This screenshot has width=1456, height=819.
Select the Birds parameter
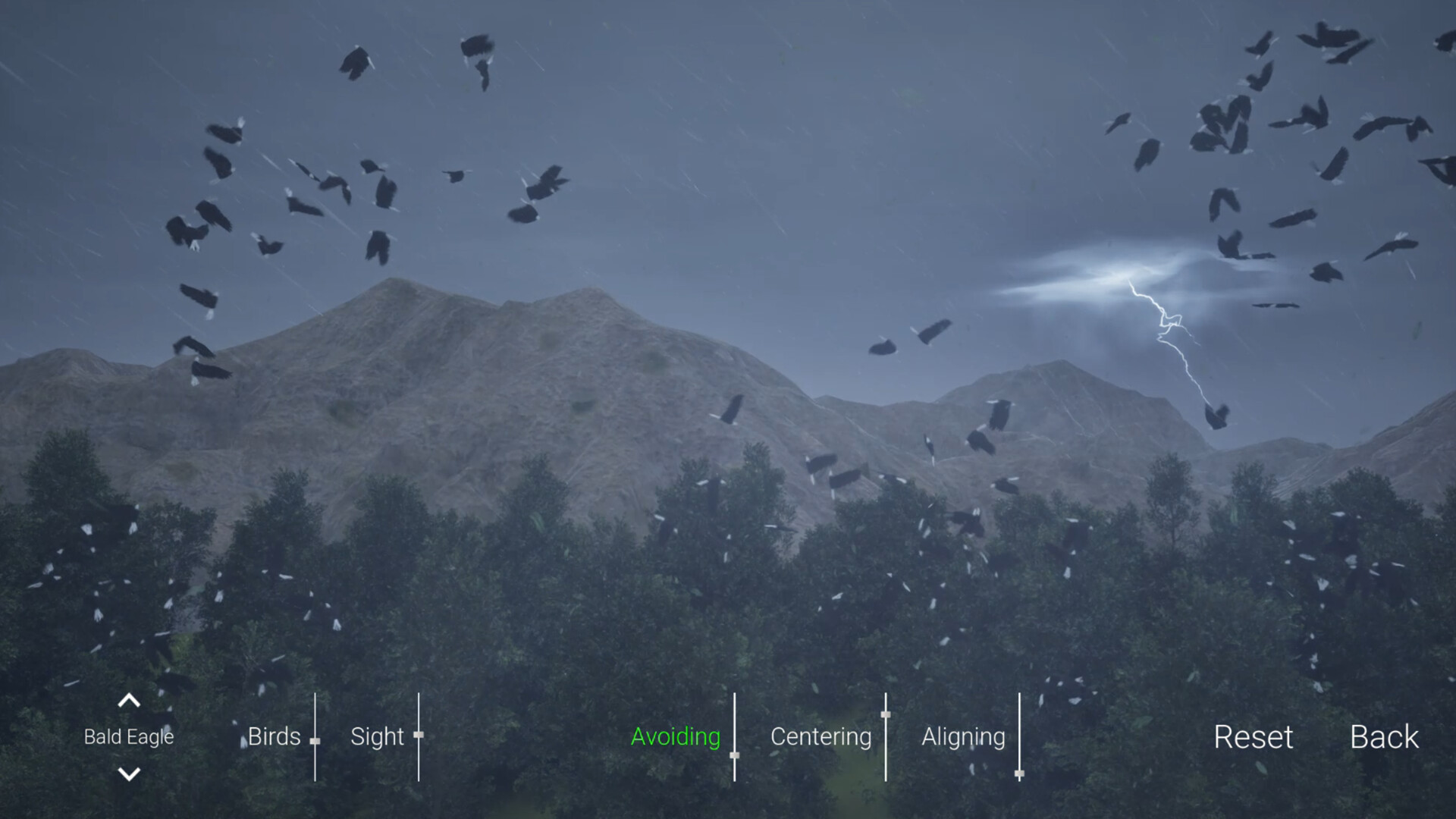pos(274,736)
